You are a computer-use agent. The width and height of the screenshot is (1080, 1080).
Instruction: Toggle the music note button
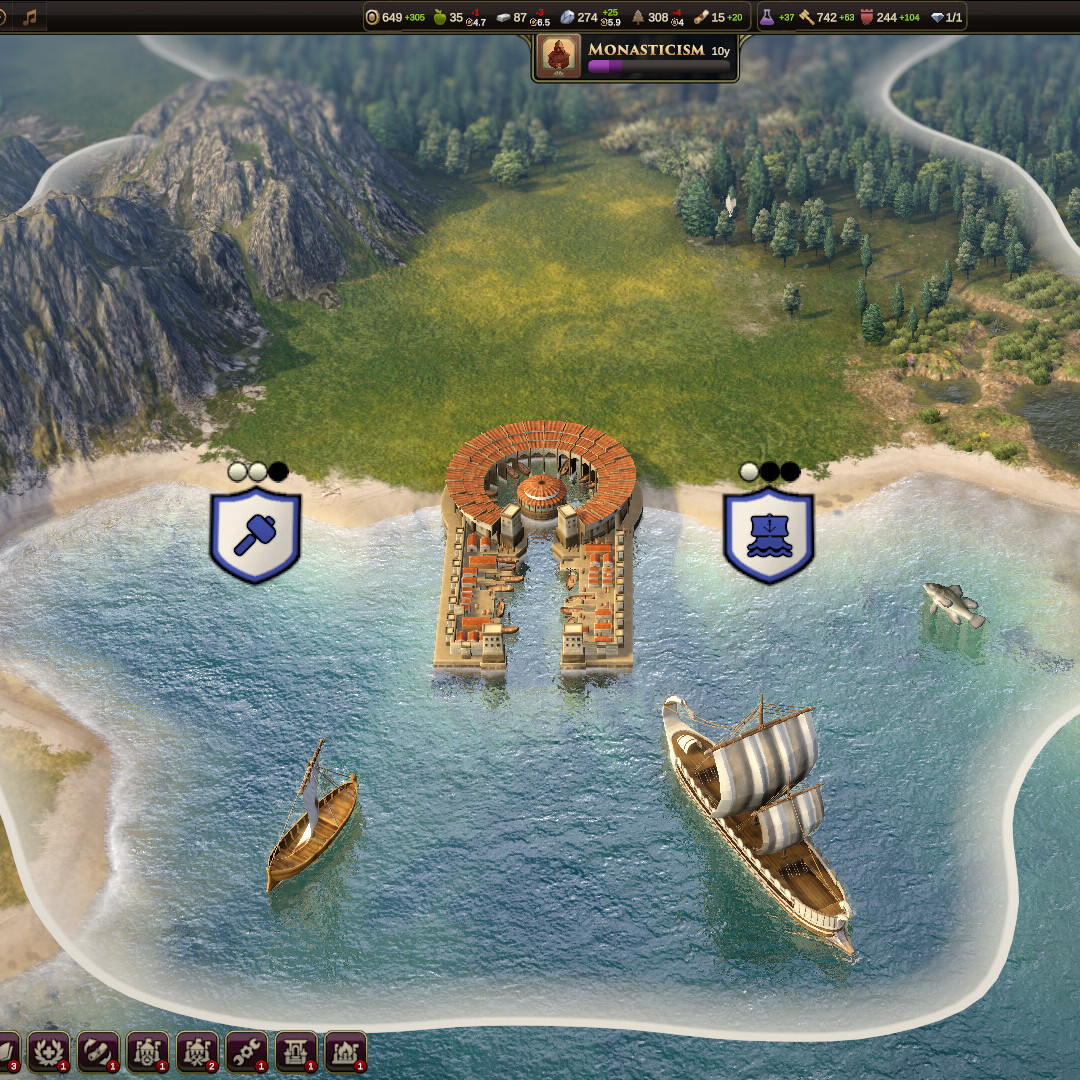(30, 17)
